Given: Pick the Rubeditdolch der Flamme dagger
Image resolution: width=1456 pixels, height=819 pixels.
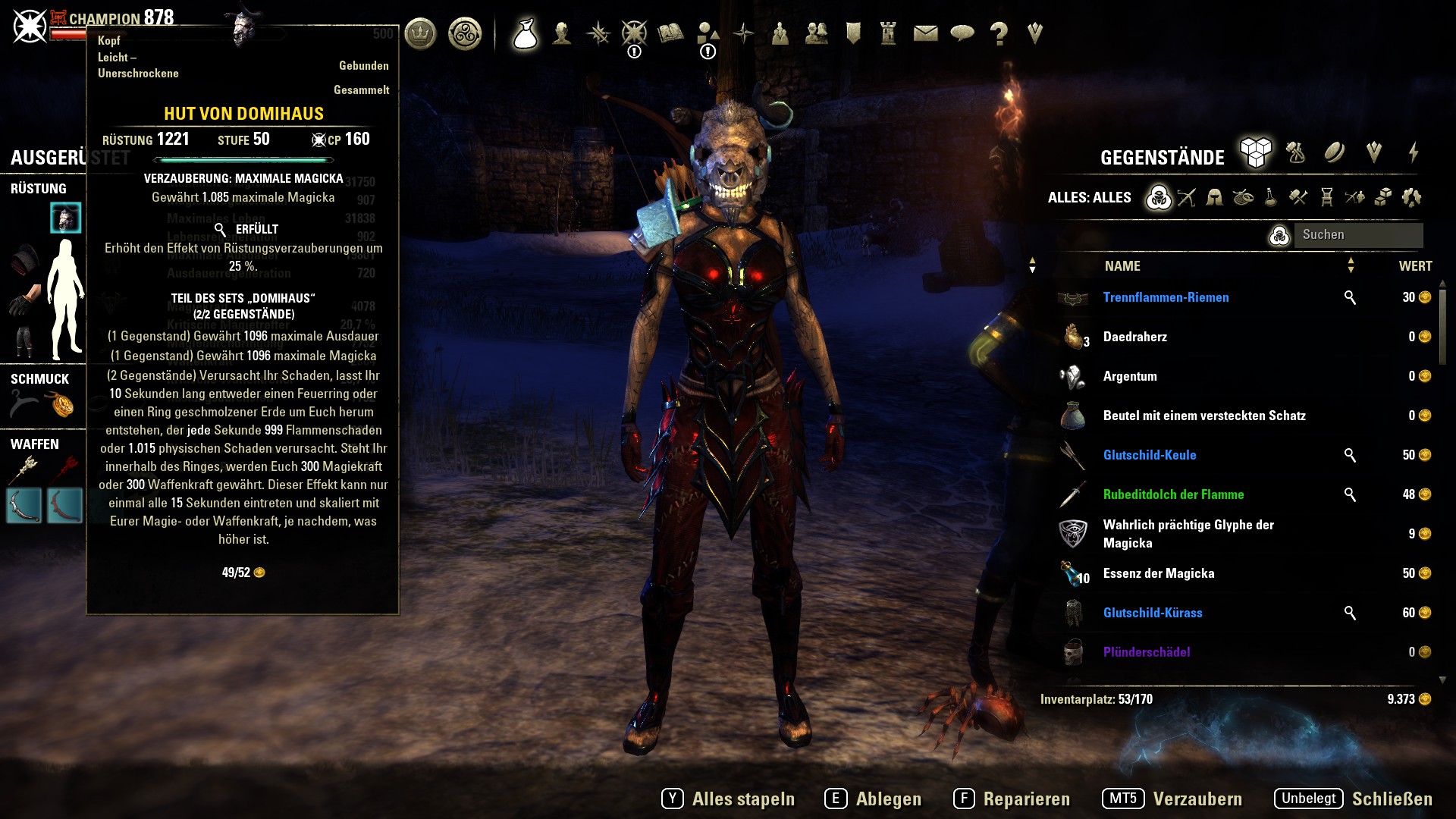Looking at the screenshot, I should [x=1173, y=494].
